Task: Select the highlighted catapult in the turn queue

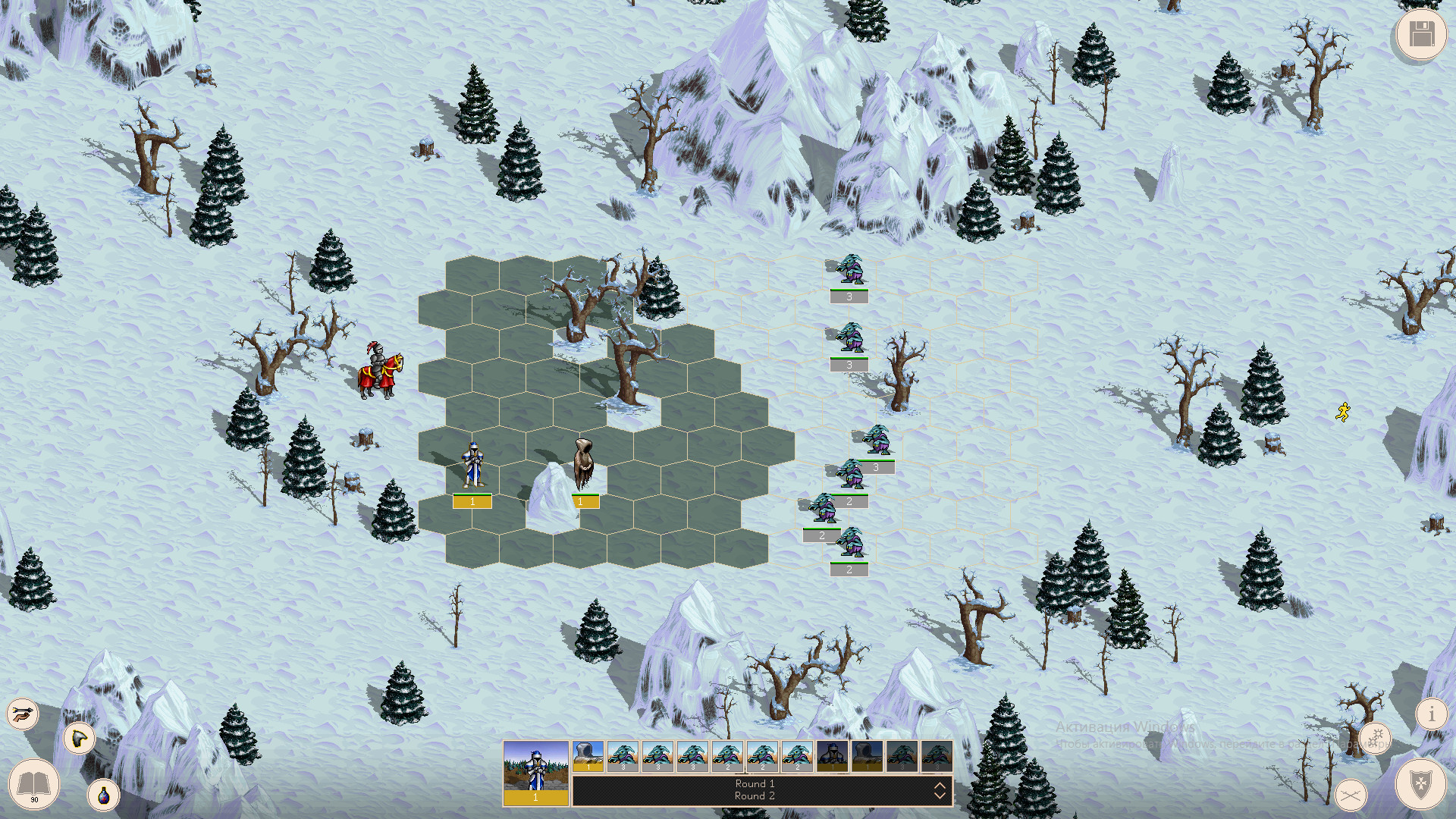Action: [x=588, y=756]
